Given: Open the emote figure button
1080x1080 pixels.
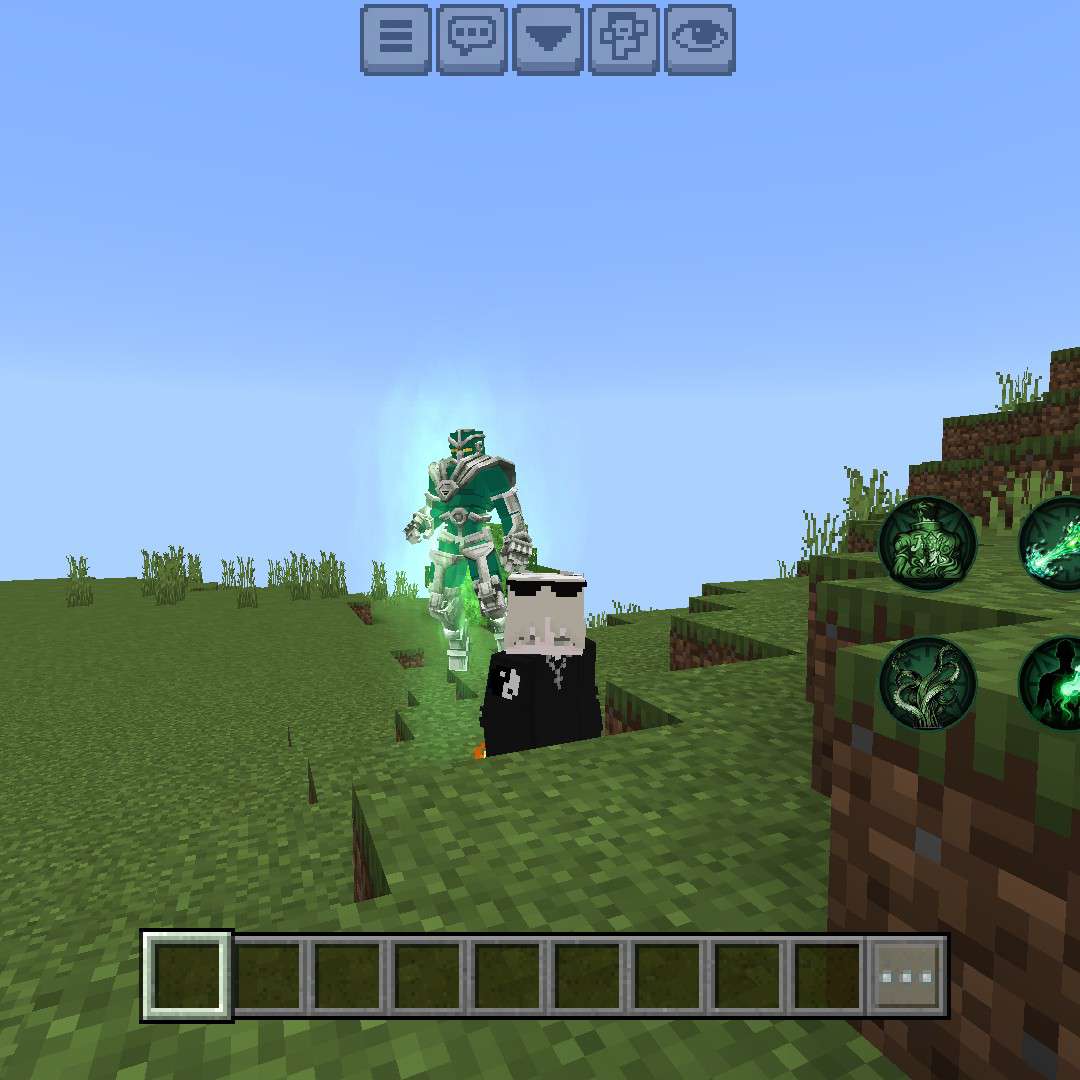Looking at the screenshot, I should 624,39.
